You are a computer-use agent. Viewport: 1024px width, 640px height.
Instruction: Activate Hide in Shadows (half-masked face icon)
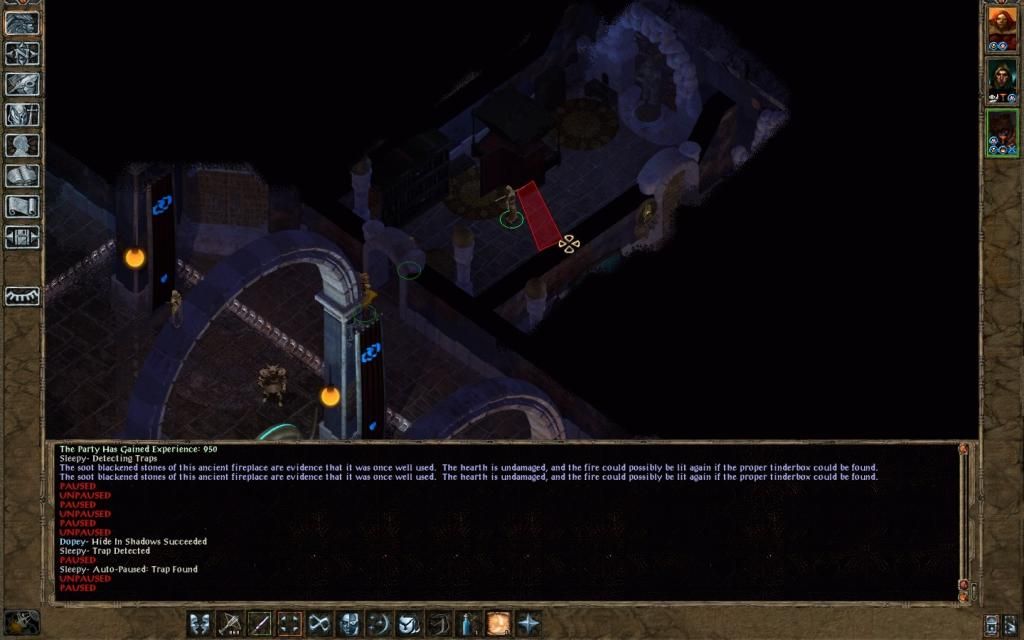349,624
